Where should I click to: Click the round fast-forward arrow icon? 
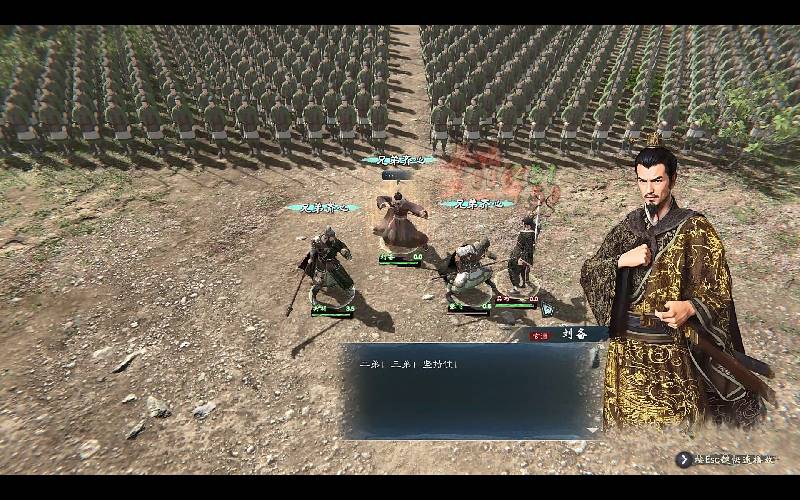click(x=684, y=460)
